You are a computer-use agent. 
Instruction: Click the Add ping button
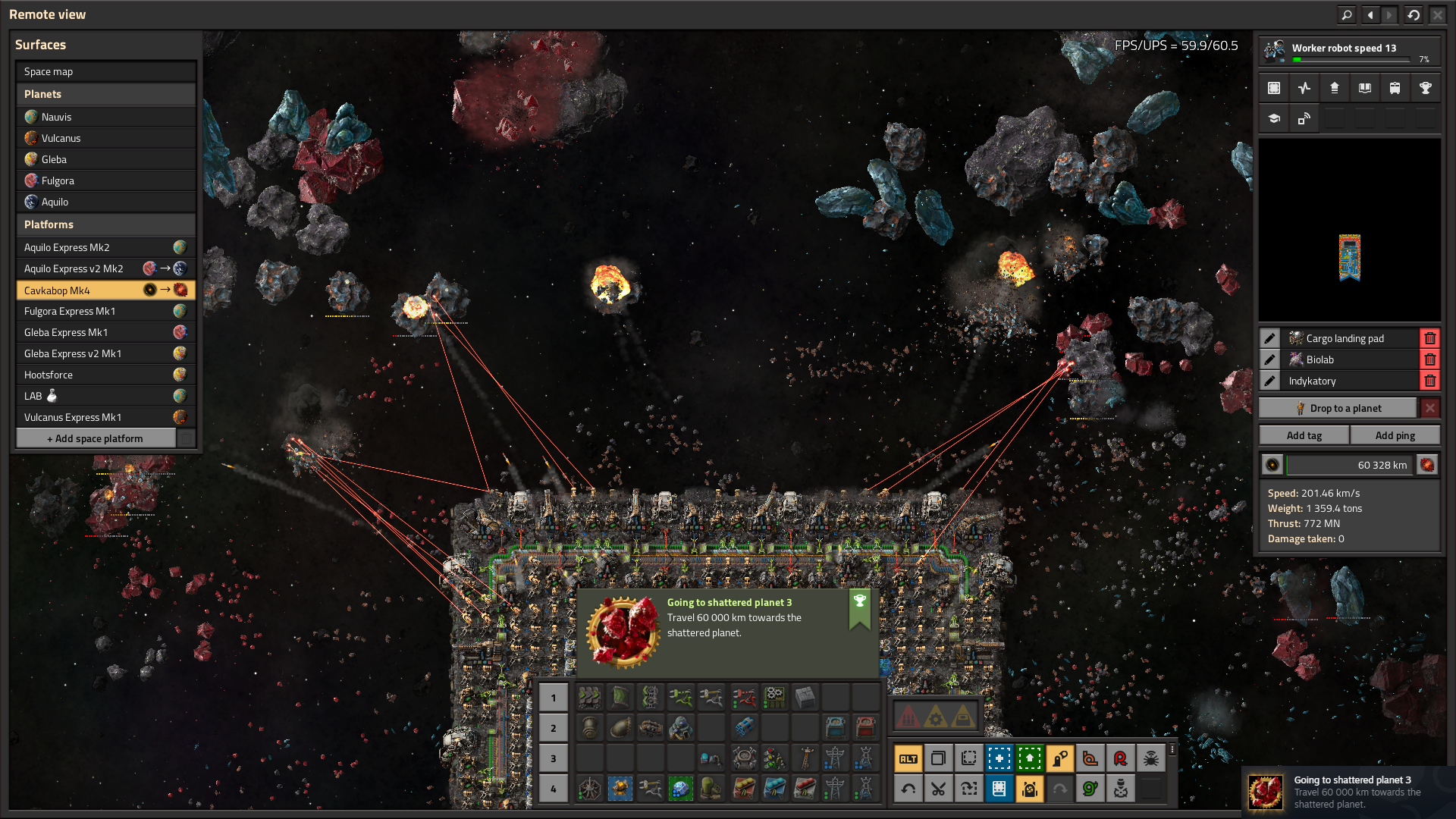[1395, 435]
